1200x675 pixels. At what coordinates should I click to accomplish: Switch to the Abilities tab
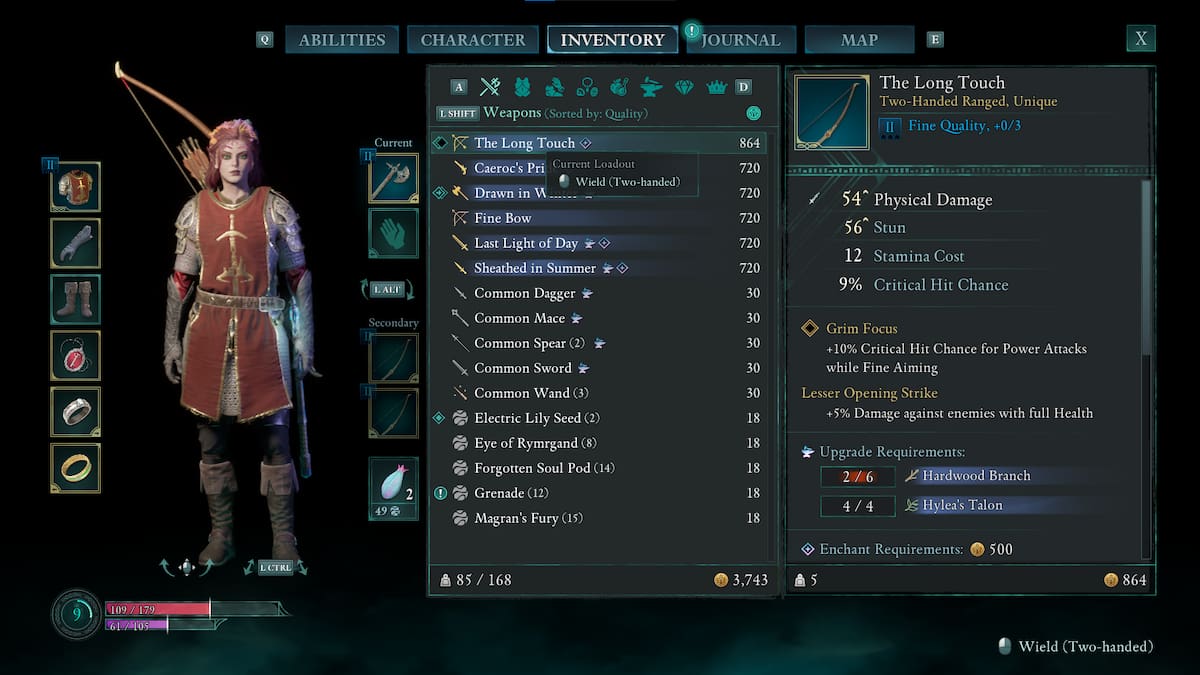342,40
